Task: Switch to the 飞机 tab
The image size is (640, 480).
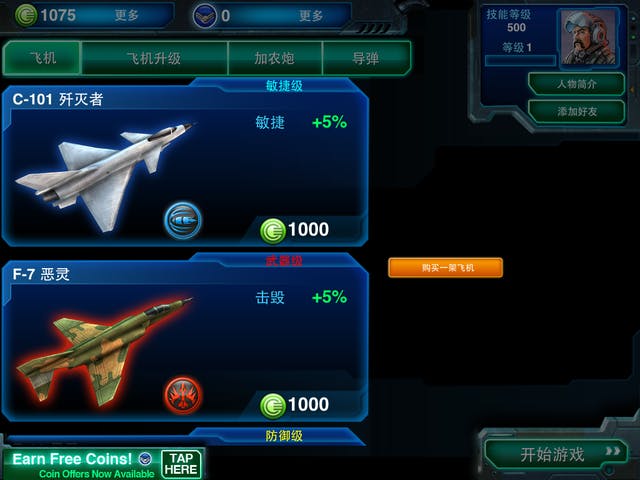Action: pyautogui.click(x=41, y=58)
